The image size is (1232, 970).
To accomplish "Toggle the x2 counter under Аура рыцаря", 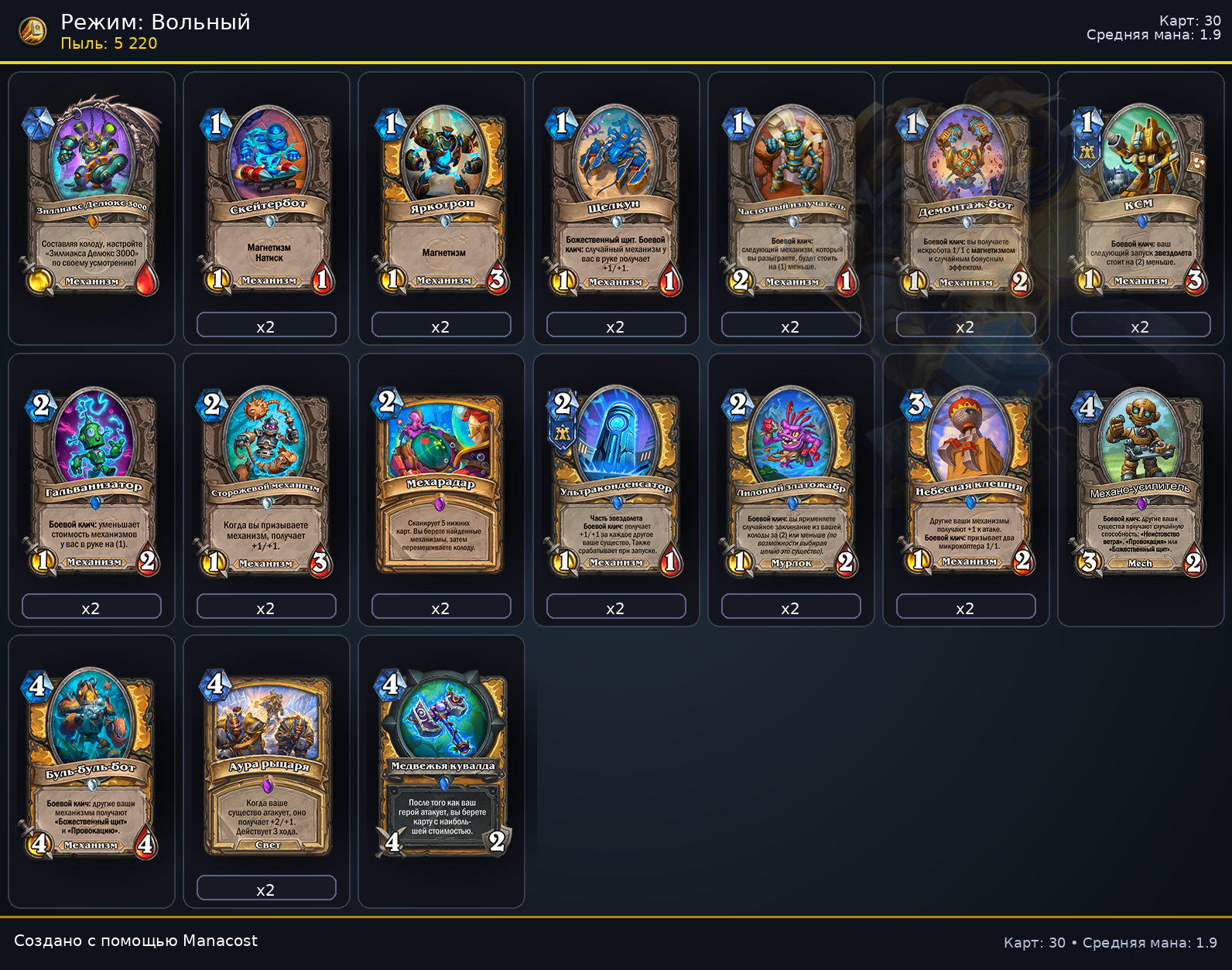I will [267, 888].
